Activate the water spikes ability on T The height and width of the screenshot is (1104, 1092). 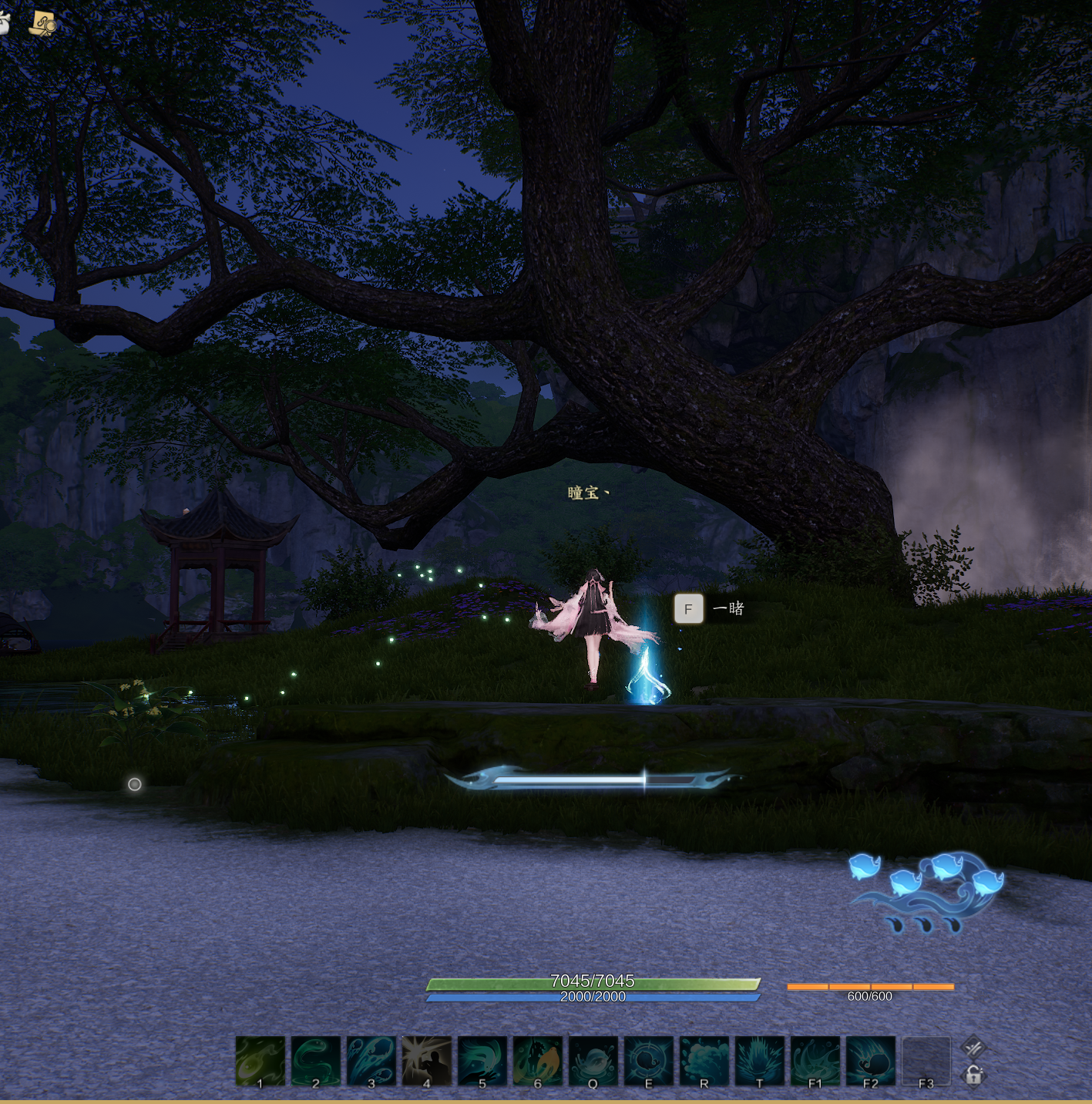pos(760,1061)
